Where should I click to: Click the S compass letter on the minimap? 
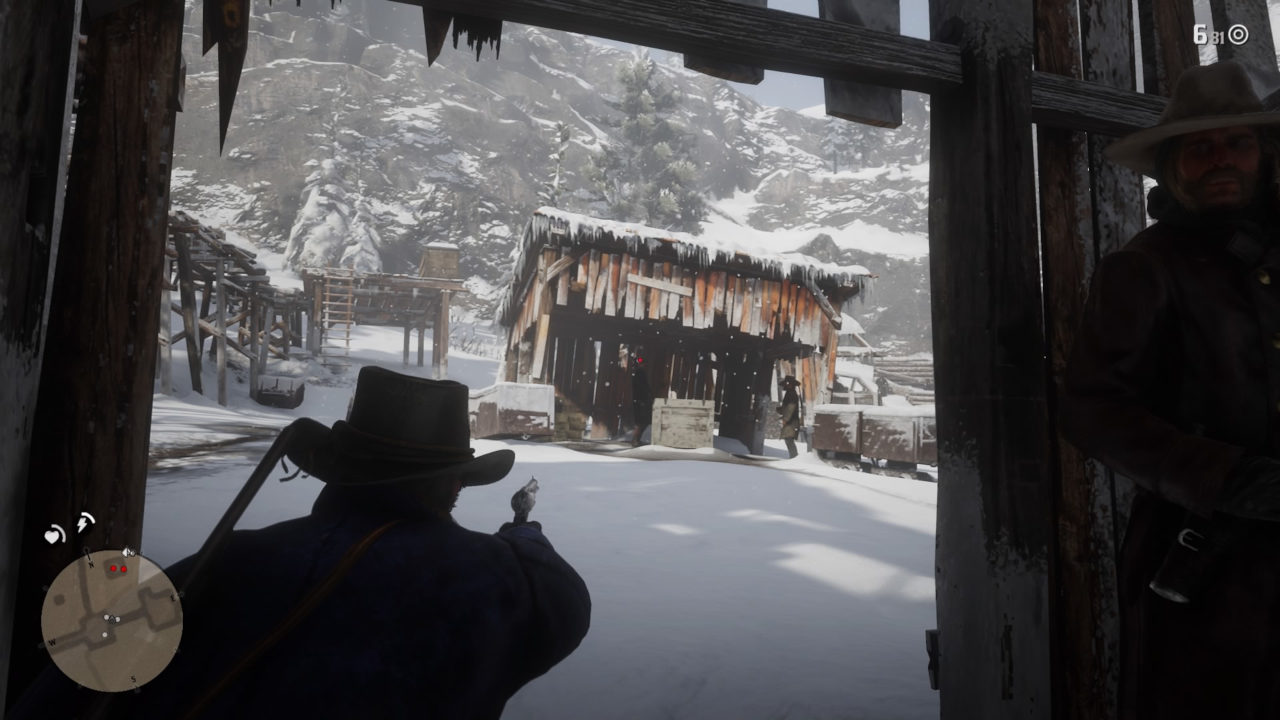point(133,679)
